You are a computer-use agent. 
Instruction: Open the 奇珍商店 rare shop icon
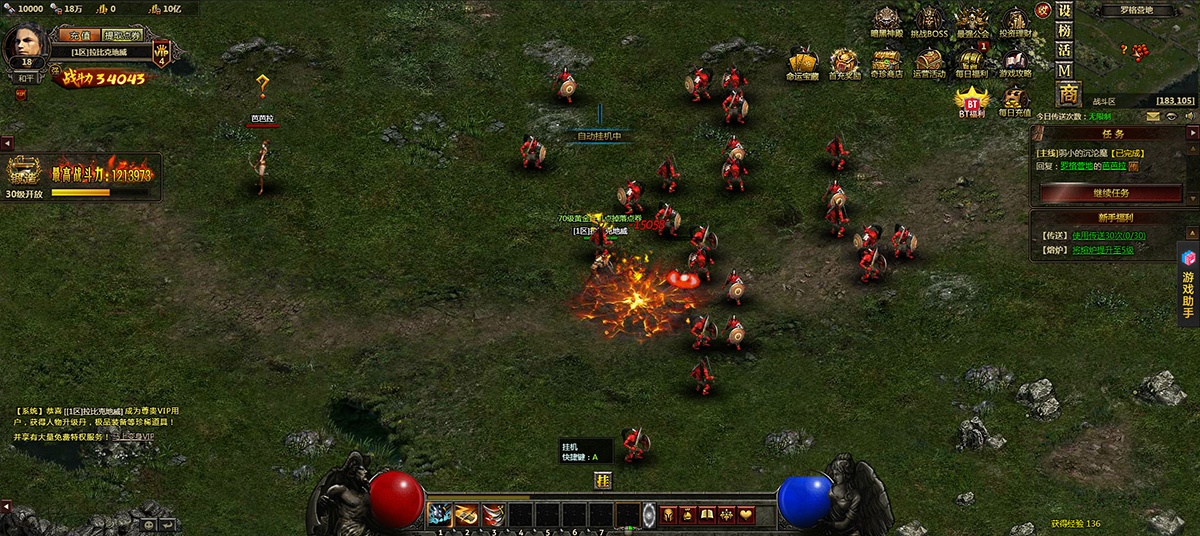tap(886, 62)
